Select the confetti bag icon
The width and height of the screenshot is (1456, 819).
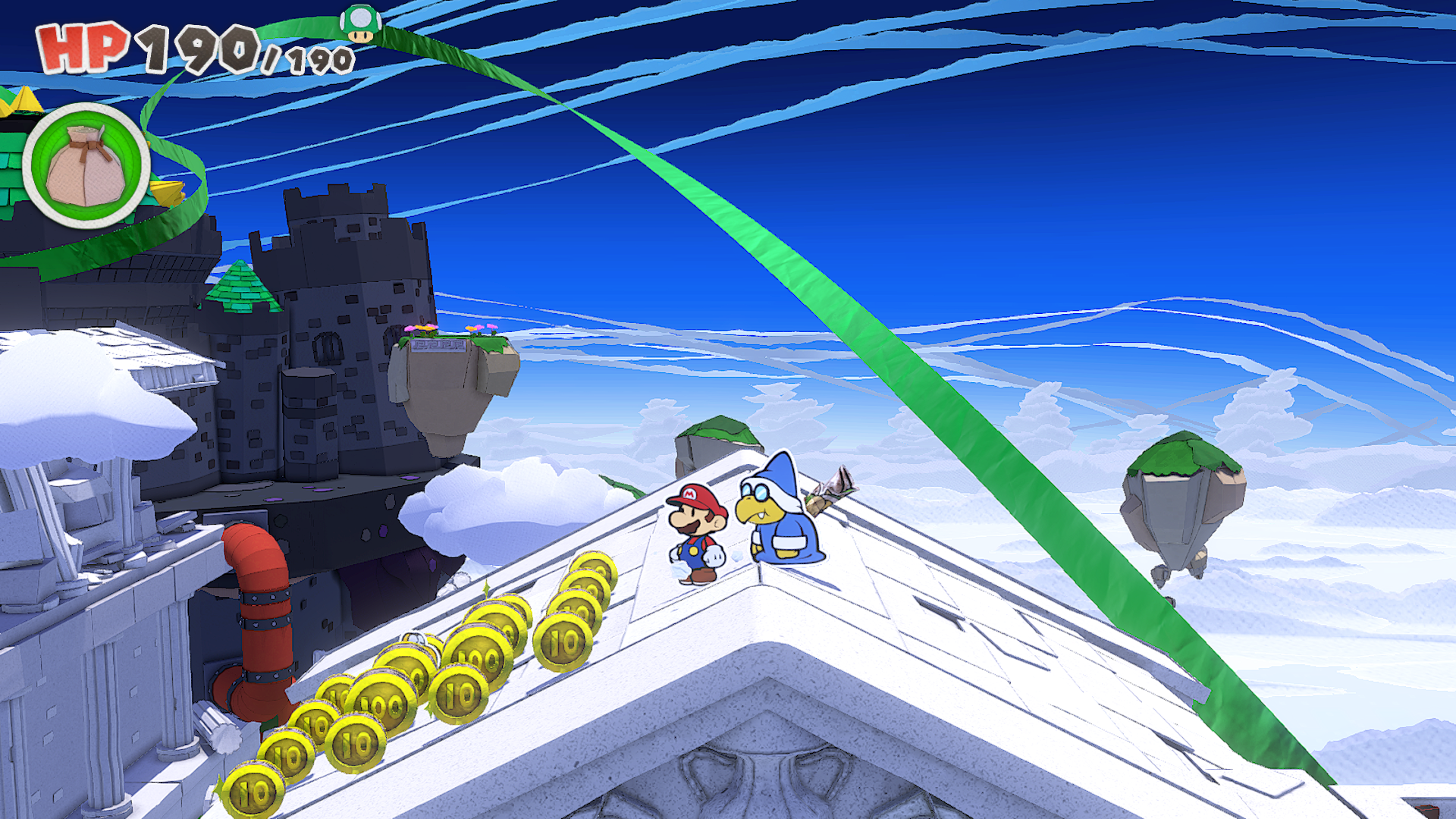tap(86, 165)
